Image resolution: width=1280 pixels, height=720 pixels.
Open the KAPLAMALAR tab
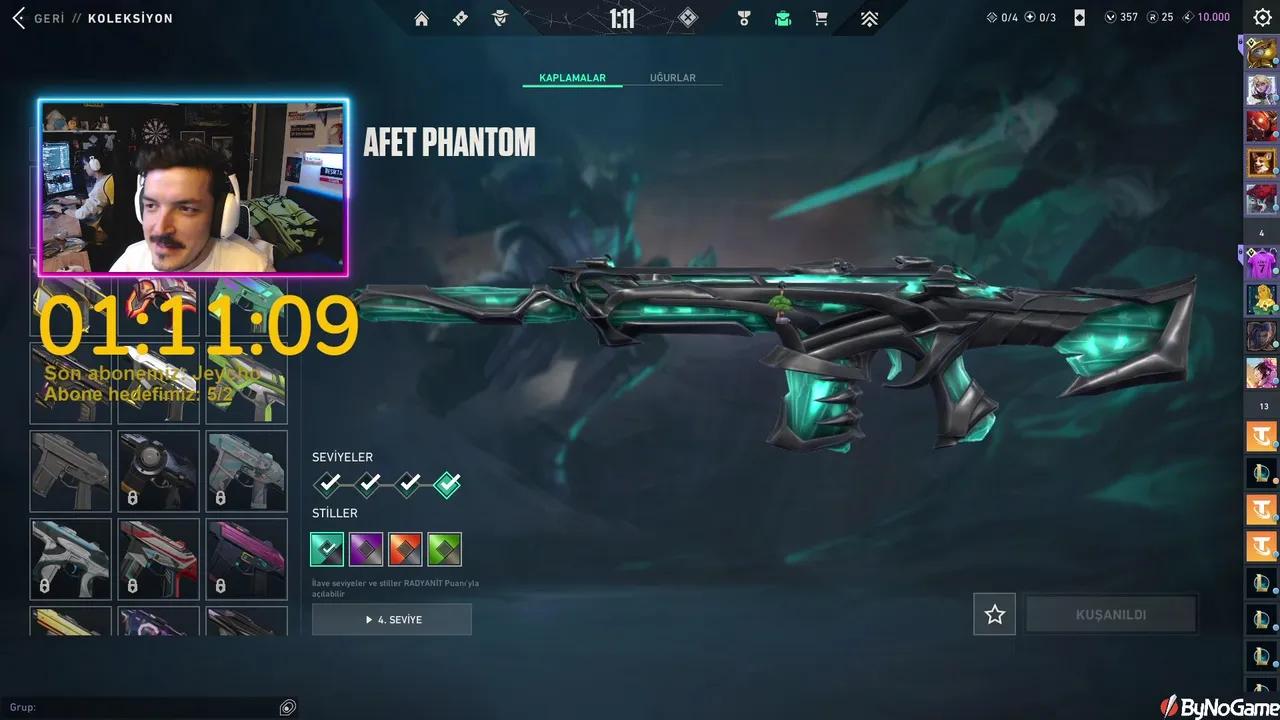[x=572, y=77]
